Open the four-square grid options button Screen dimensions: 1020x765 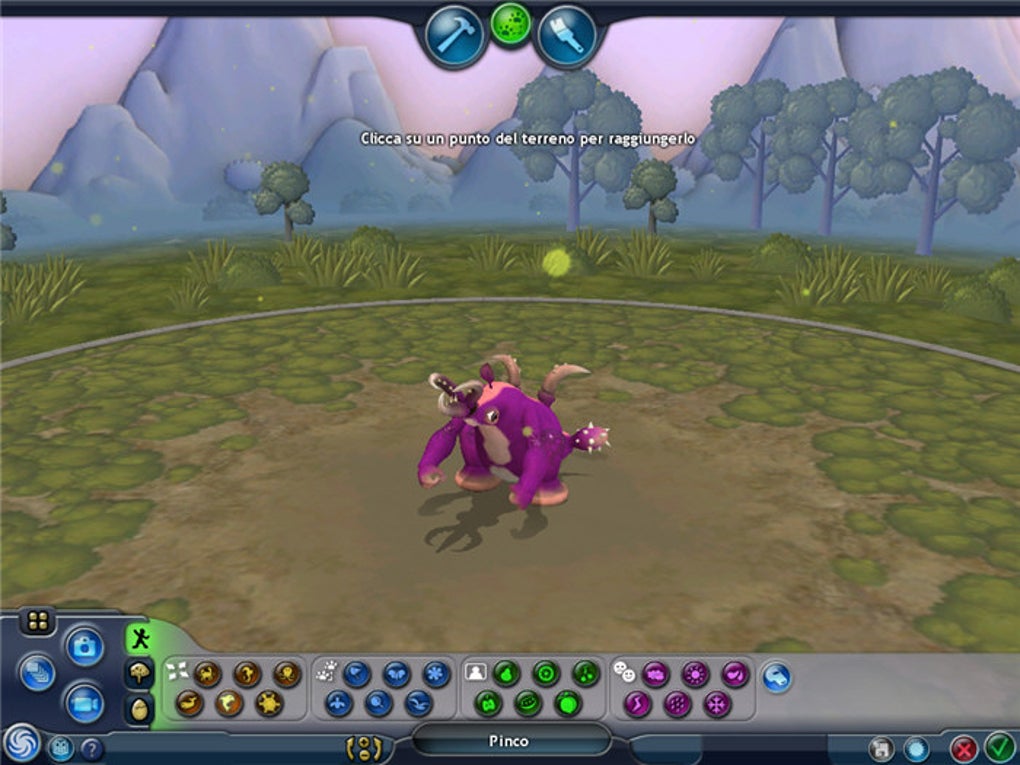point(38,622)
